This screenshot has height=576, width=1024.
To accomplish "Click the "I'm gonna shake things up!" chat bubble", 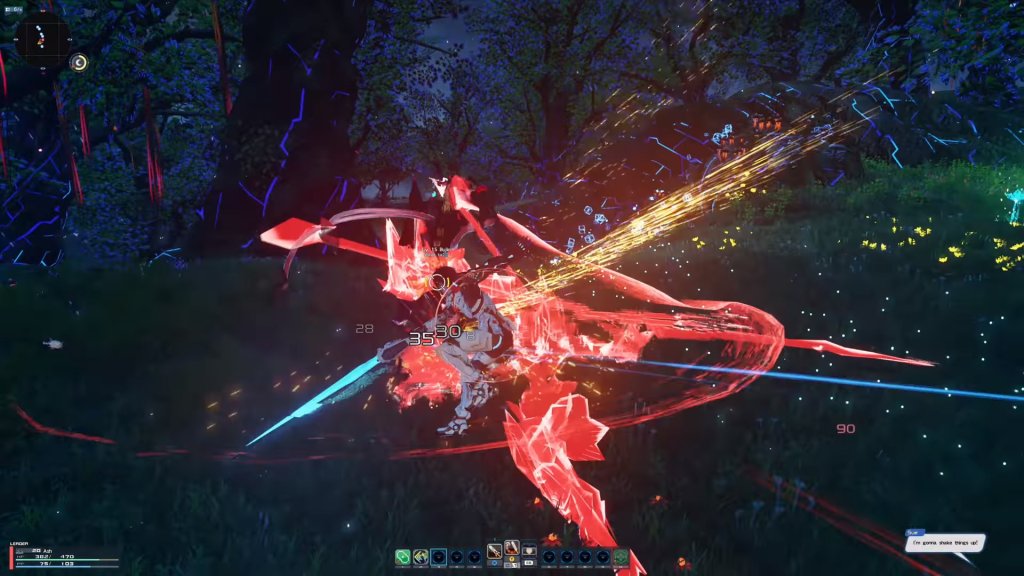I will click(x=947, y=543).
